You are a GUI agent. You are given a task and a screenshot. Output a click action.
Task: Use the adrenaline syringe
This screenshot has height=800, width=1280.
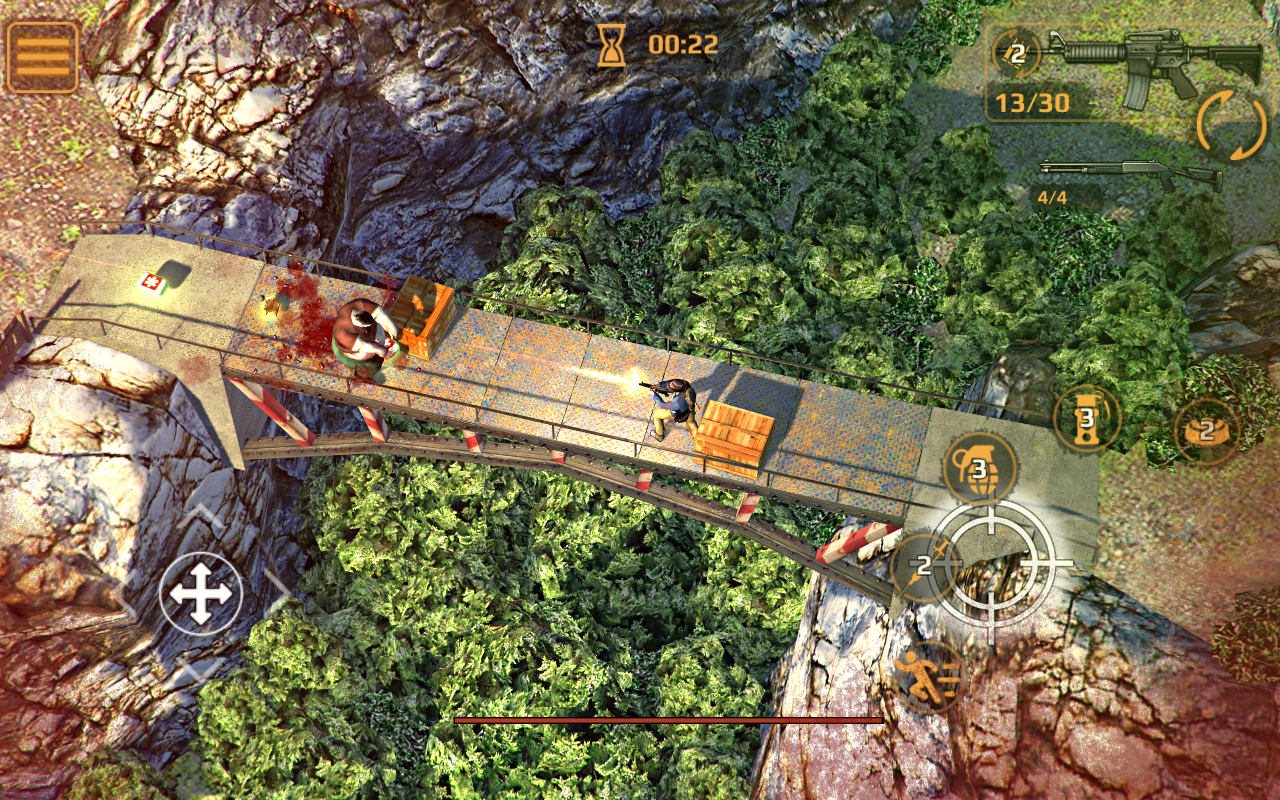click(x=923, y=567)
